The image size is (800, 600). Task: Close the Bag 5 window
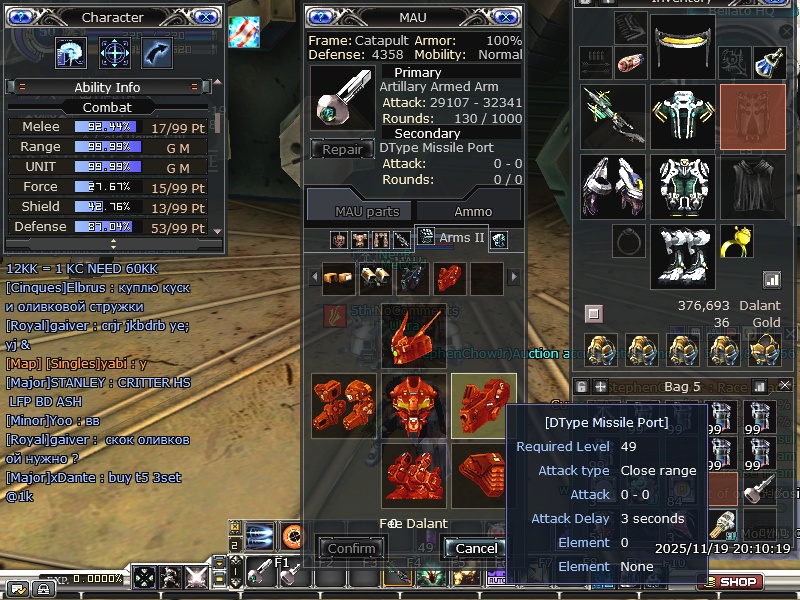click(785, 386)
